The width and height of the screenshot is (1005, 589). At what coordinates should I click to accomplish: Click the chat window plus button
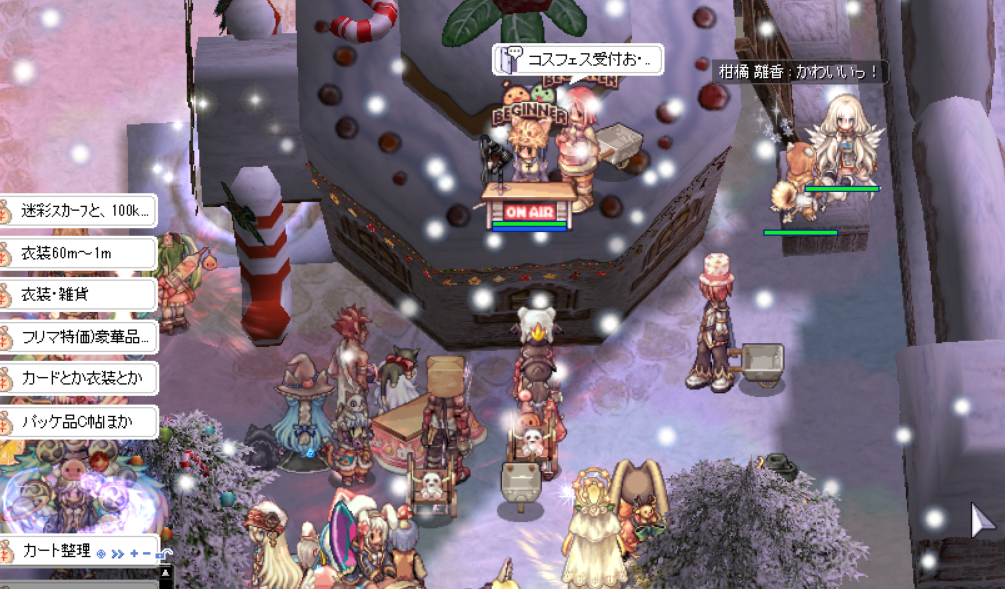tap(134, 553)
